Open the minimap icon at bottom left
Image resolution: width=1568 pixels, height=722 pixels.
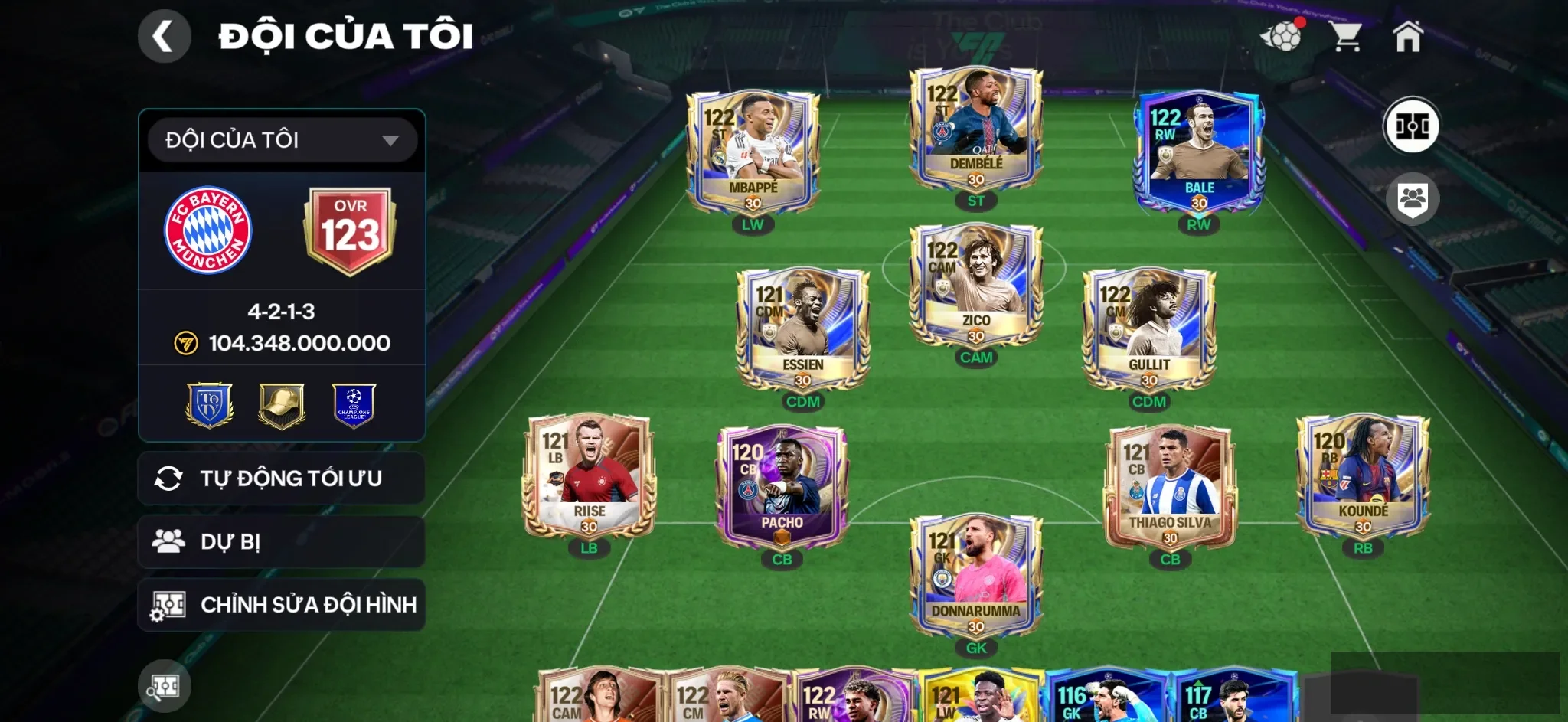click(x=165, y=686)
